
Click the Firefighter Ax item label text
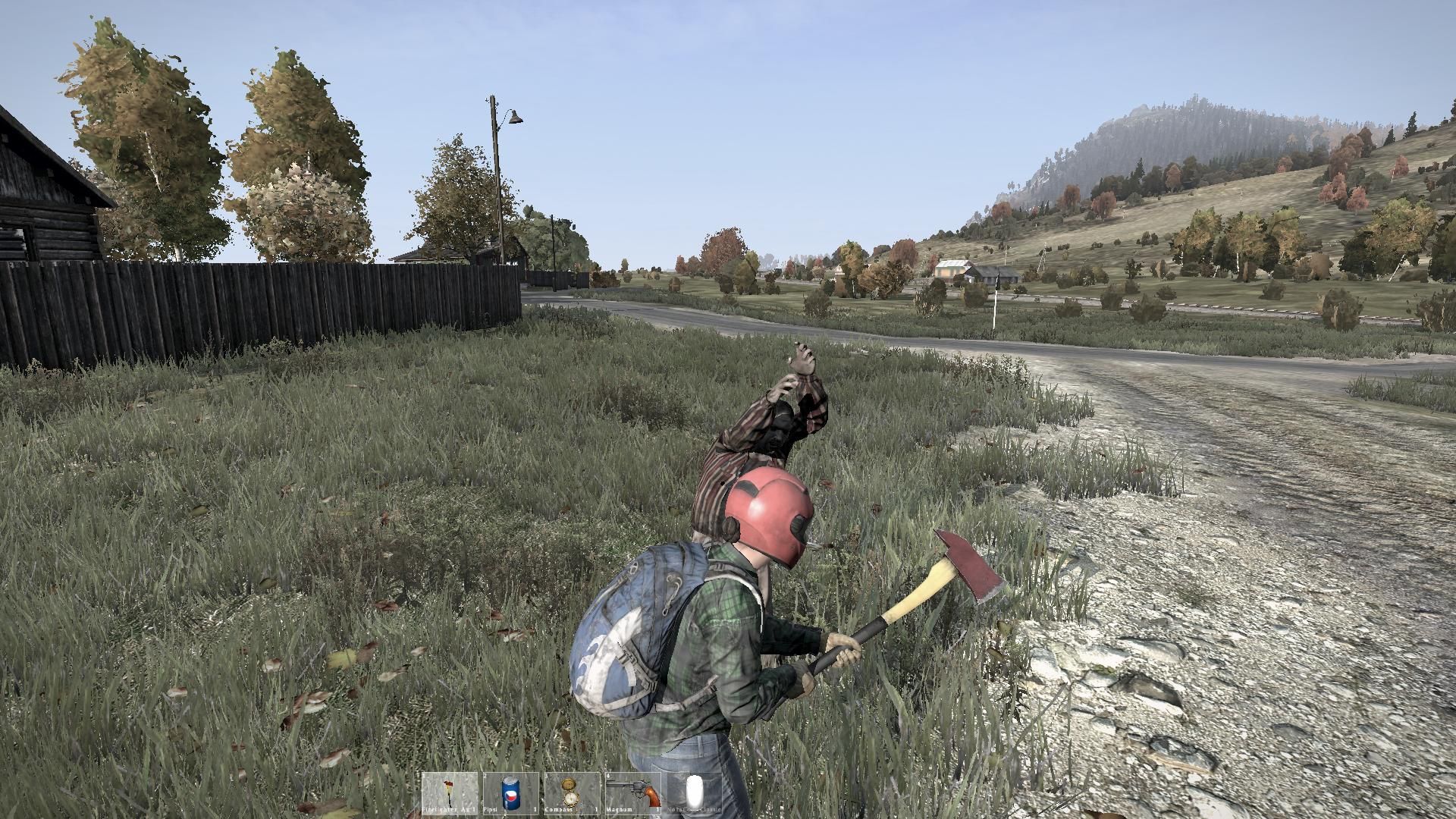click(446, 809)
